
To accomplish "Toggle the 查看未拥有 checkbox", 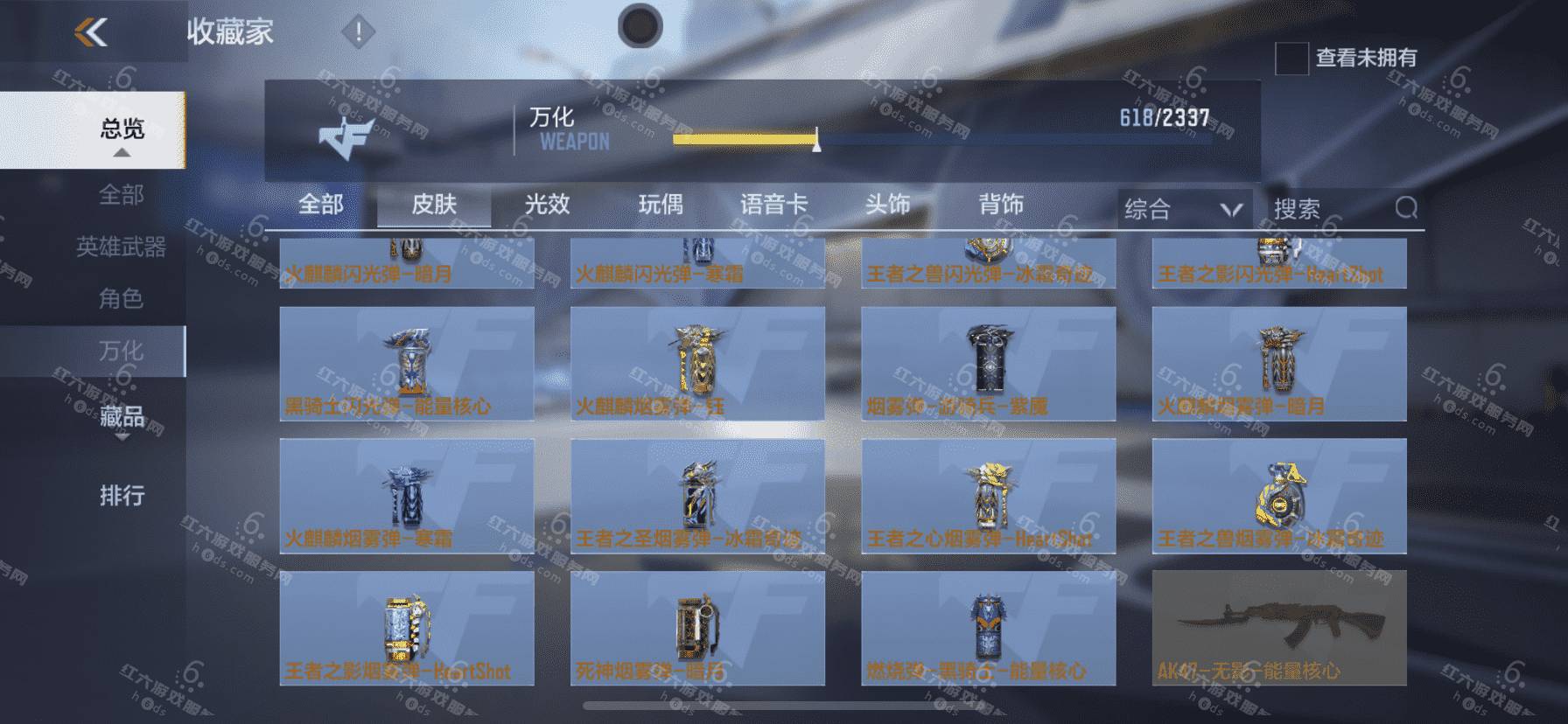I will coord(1291,59).
